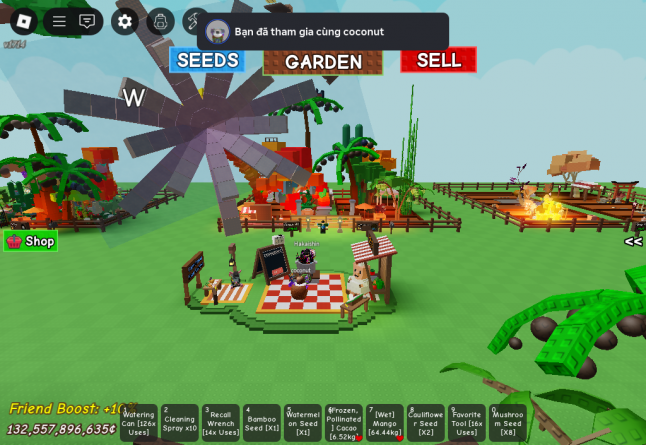The image size is (646, 445).
Task: Select the Bamboo Seed slot
Action: 262,423
